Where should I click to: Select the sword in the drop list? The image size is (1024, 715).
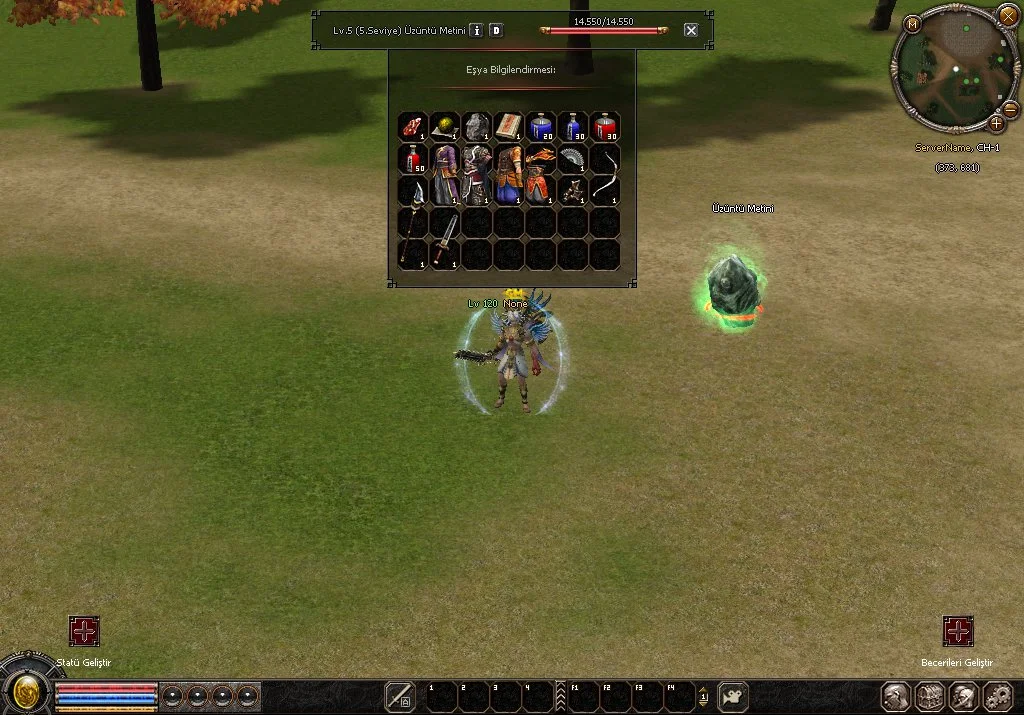click(445, 238)
